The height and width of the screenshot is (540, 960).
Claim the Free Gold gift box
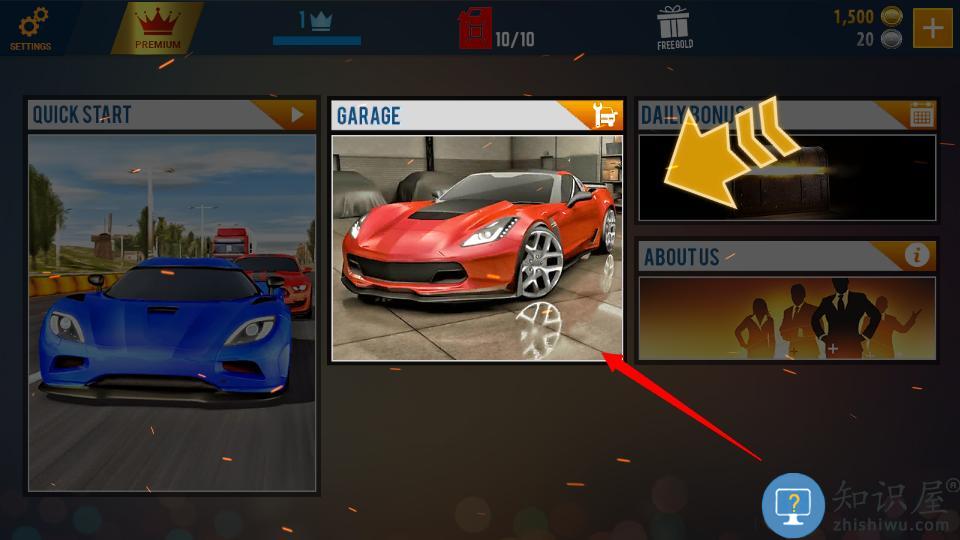[x=675, y=27]
